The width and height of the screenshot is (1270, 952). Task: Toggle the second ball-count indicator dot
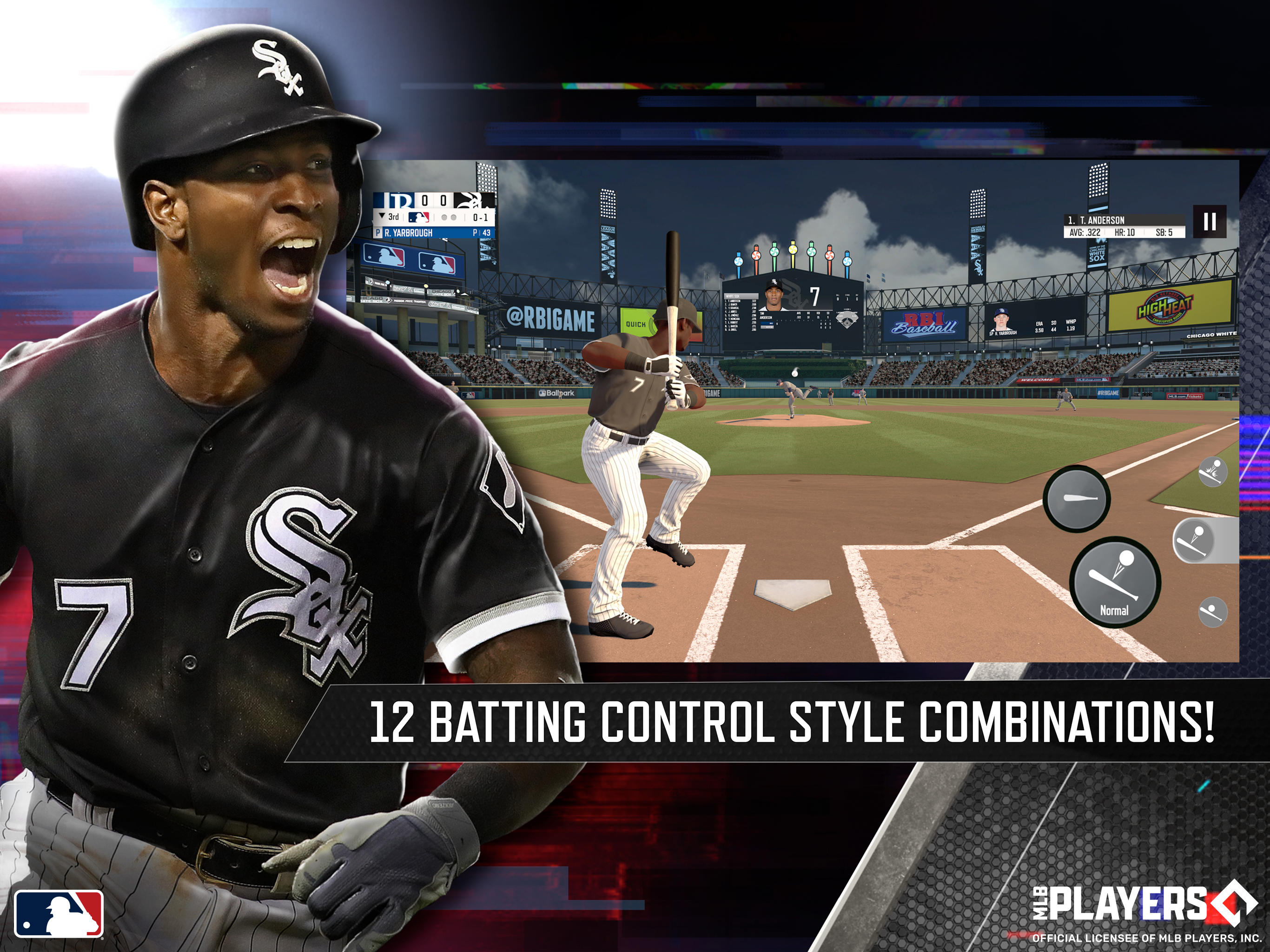click(454, 218)
